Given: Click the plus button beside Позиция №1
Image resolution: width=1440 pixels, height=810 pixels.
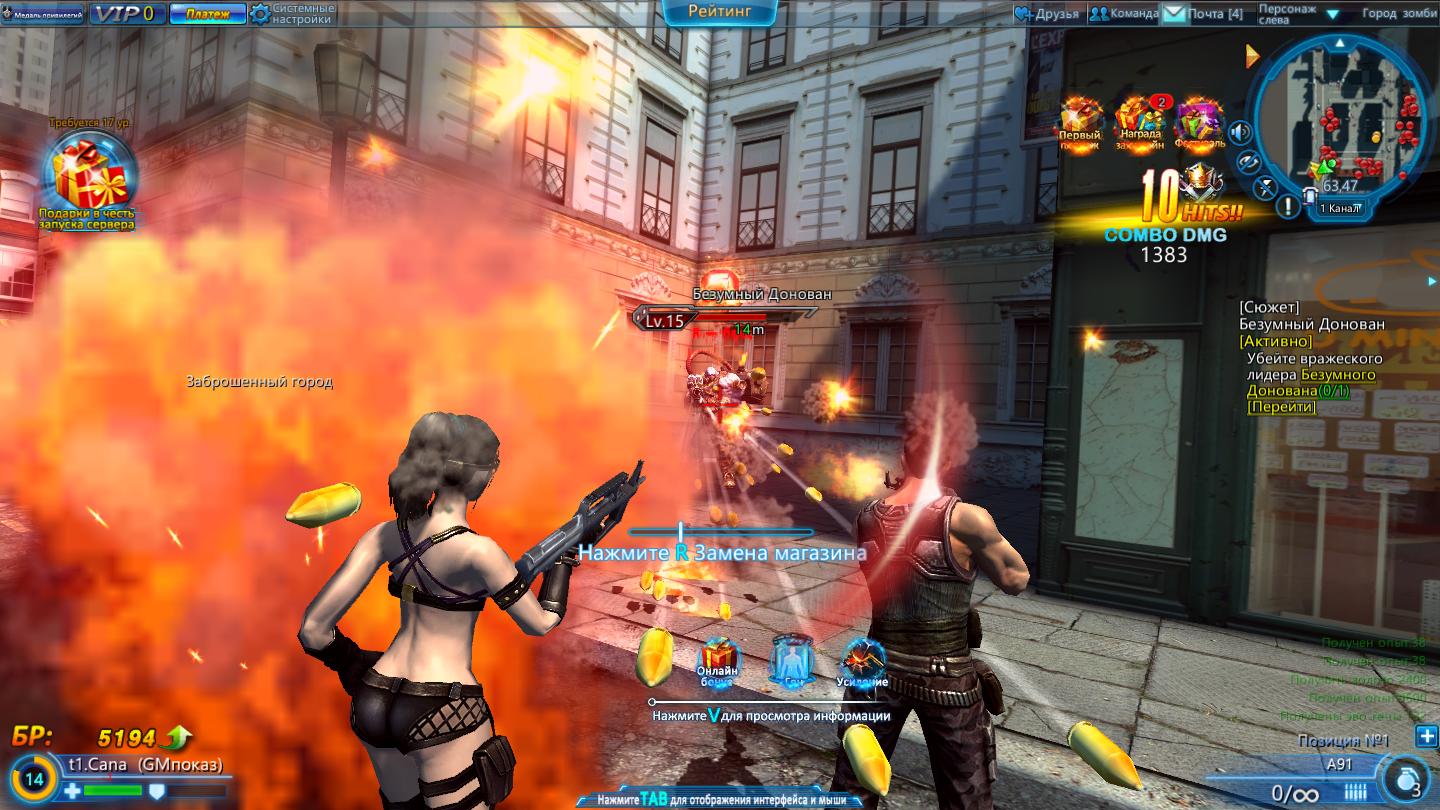Looking at the screenshot, I should click(1426, 737).
